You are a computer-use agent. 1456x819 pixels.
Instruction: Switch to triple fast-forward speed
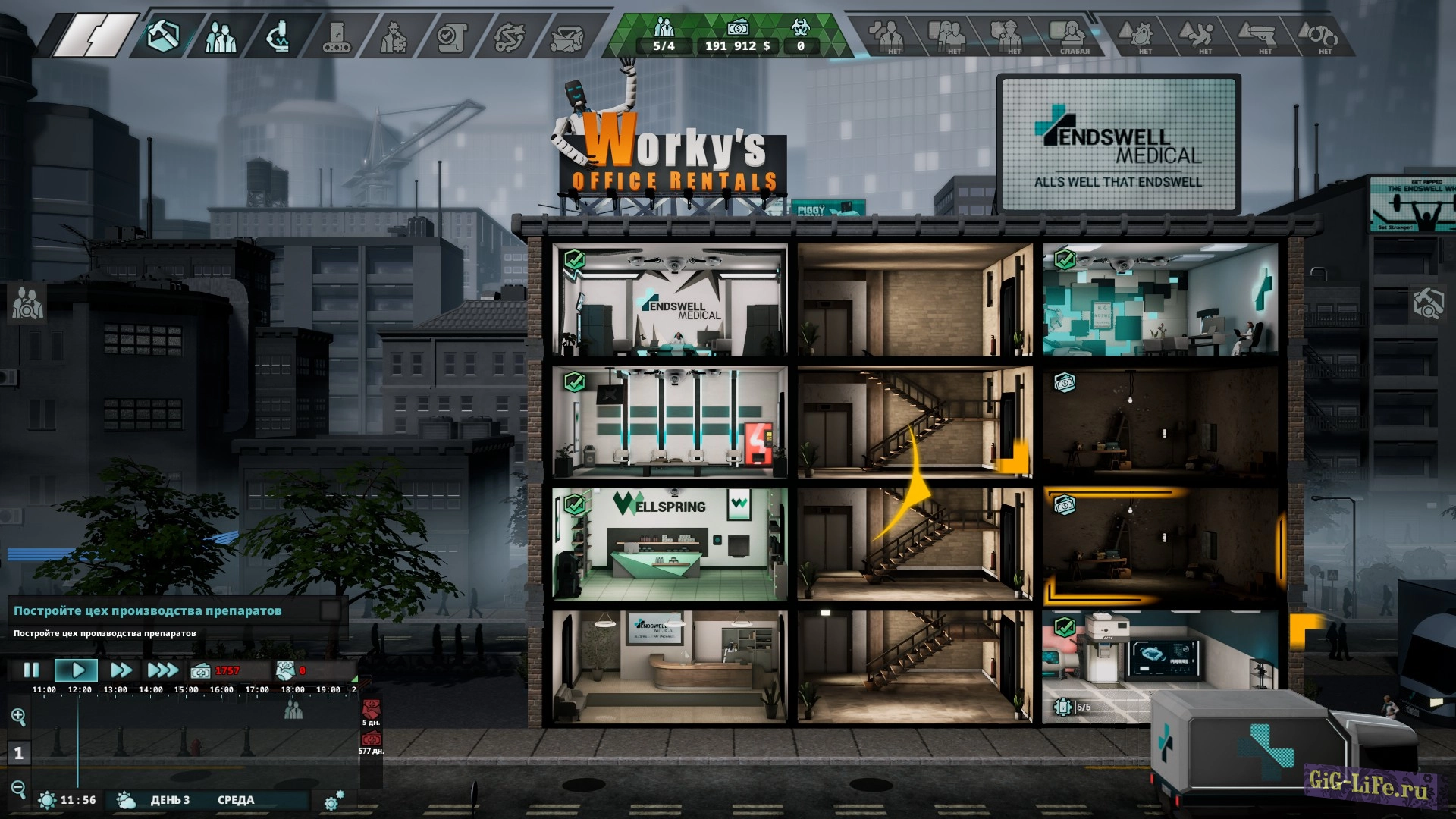[162, 670]
